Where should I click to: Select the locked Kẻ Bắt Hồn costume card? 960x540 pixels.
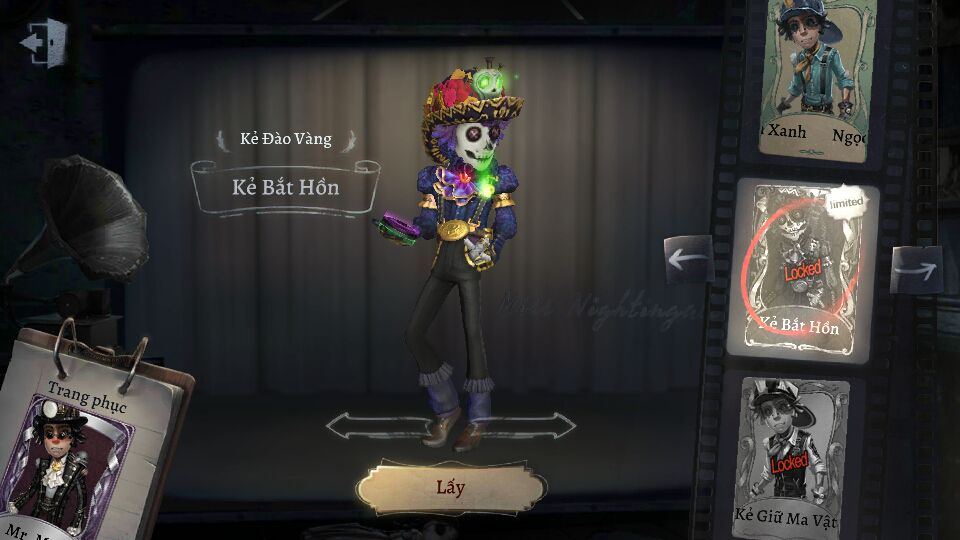(x=805, y=268)
